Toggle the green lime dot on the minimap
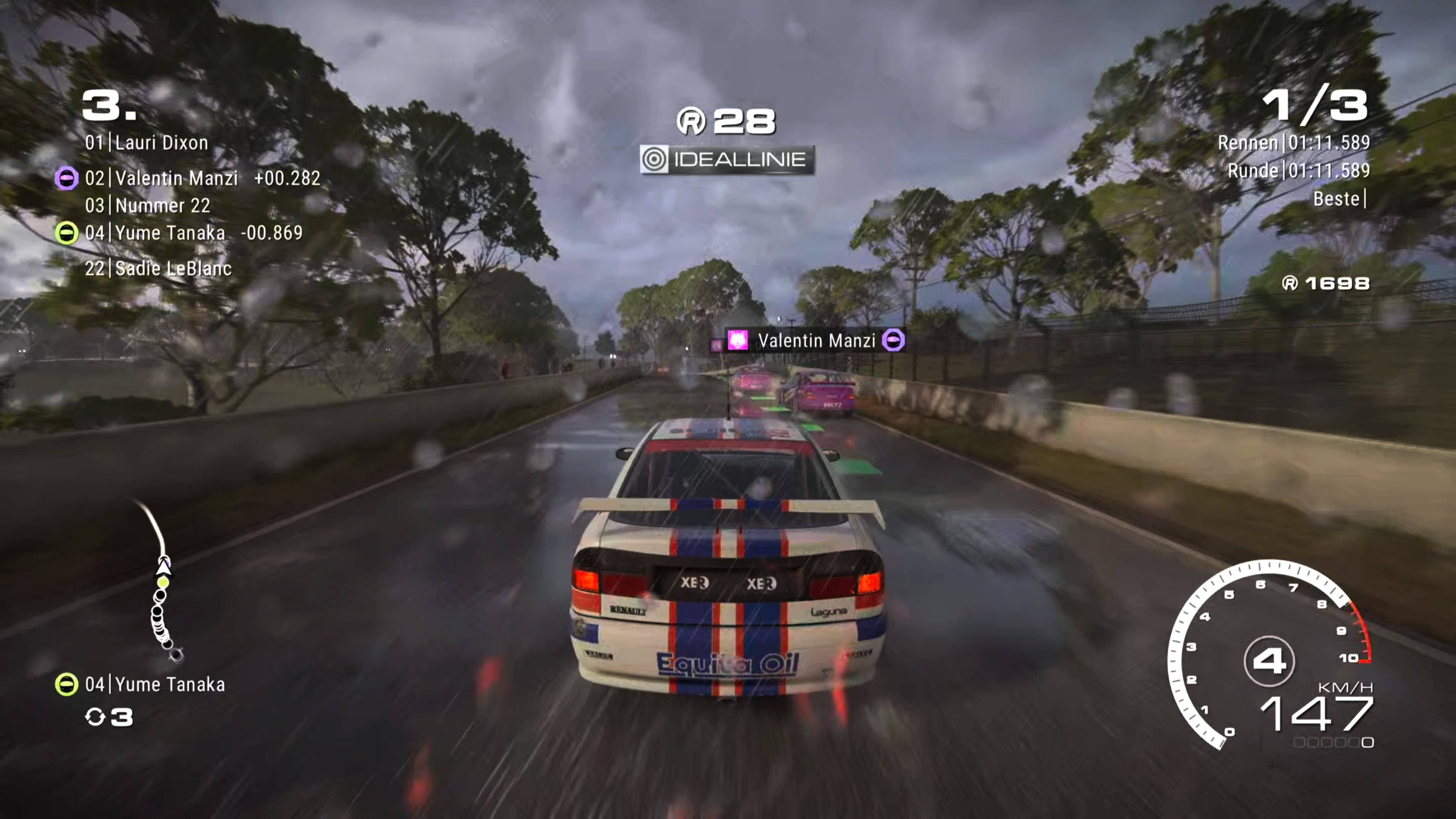 point(163,583)
